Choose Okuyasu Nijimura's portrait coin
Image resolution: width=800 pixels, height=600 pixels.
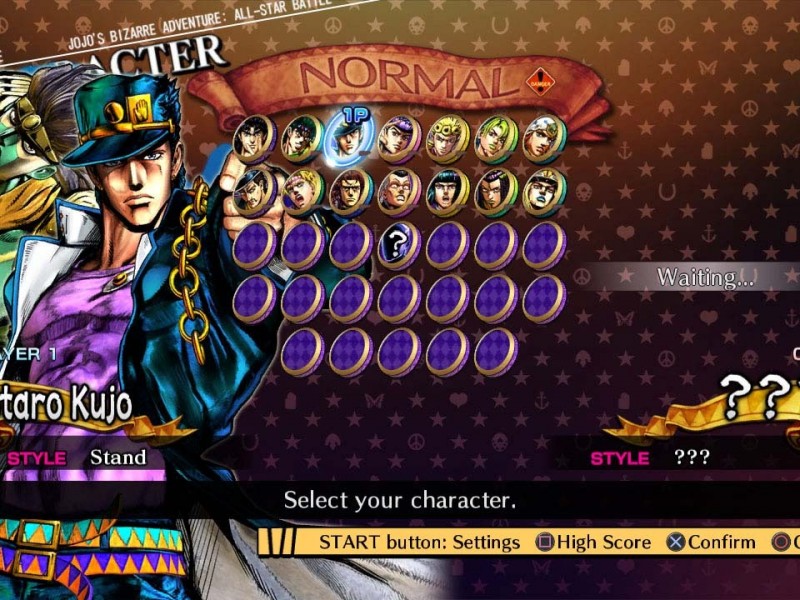[399, 192]
